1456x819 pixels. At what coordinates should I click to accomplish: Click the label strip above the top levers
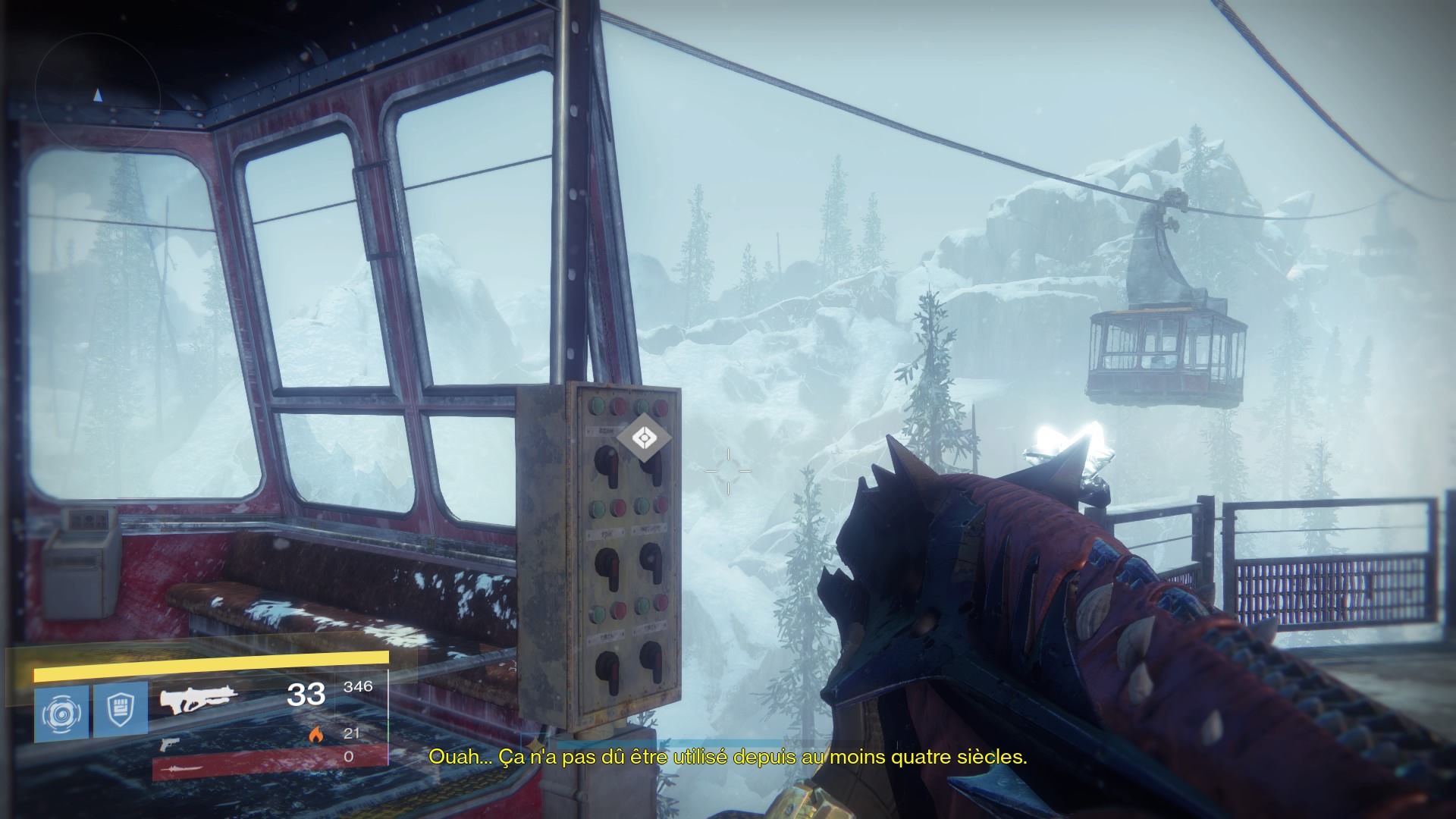click(604, 430)
